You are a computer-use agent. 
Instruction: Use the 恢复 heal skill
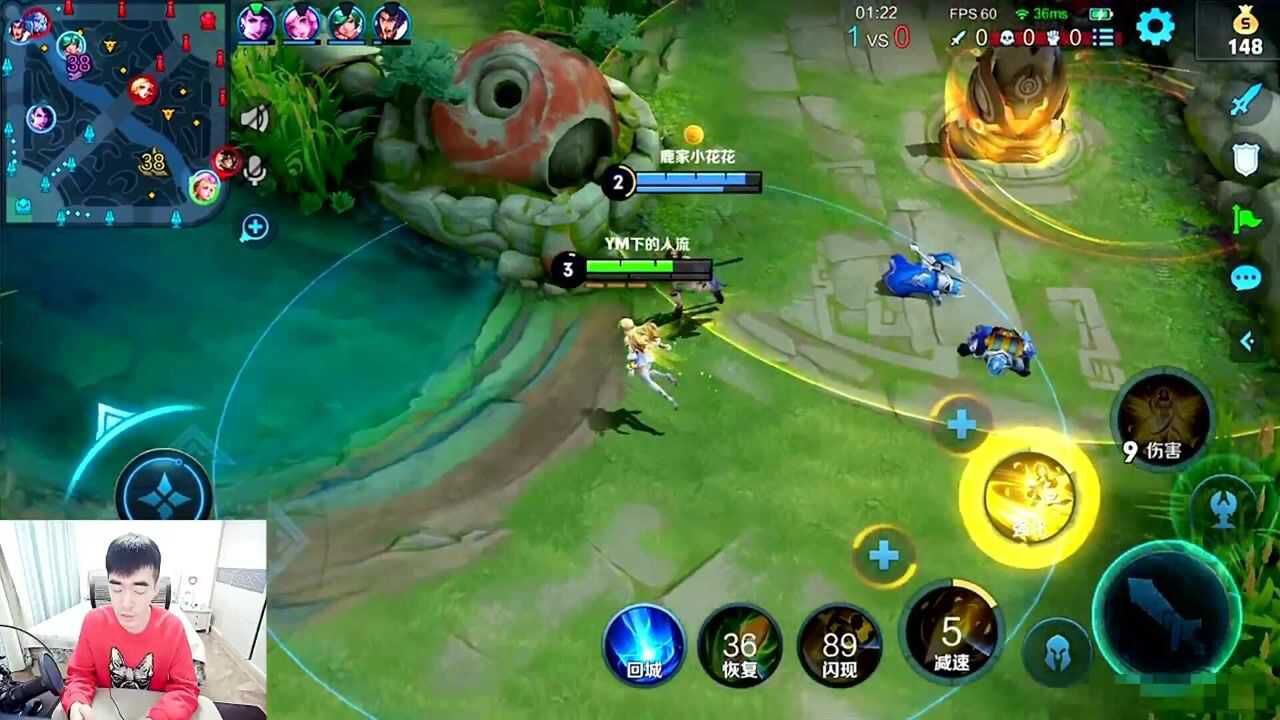740,645
